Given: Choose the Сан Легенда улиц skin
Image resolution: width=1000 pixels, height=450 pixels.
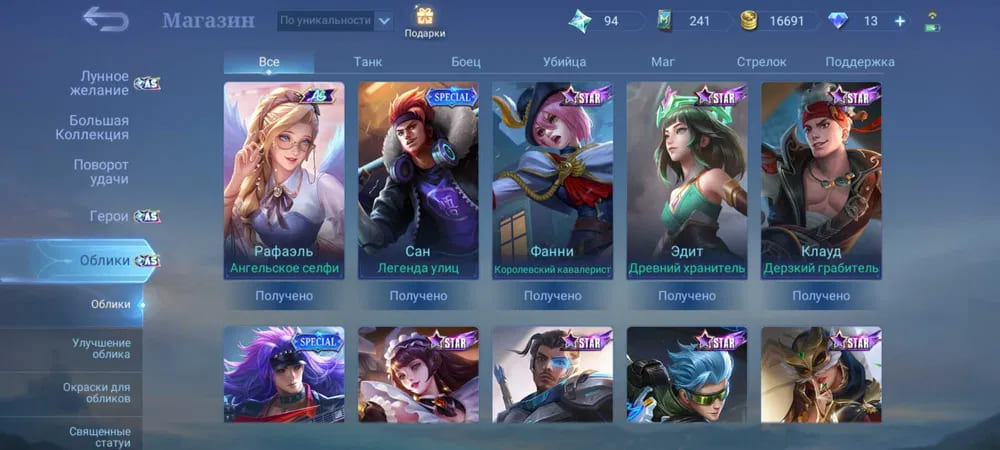Looking at the screenshot, I should [x=418, y=180].
